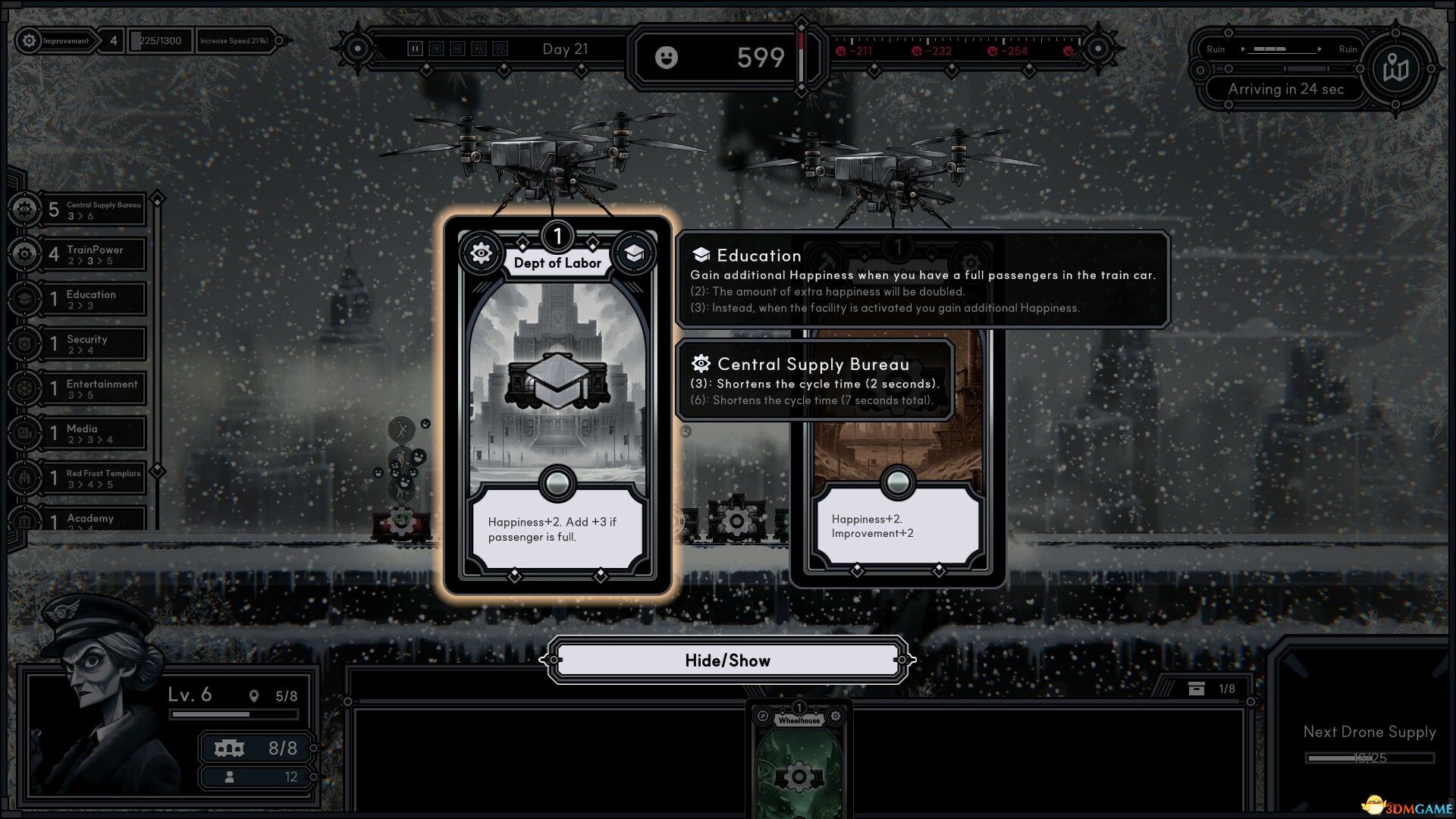The width and height of the screenshot is (1456, 819).
Task: Switch to x10 fast-forward speed
Action: tap(500, 49)
